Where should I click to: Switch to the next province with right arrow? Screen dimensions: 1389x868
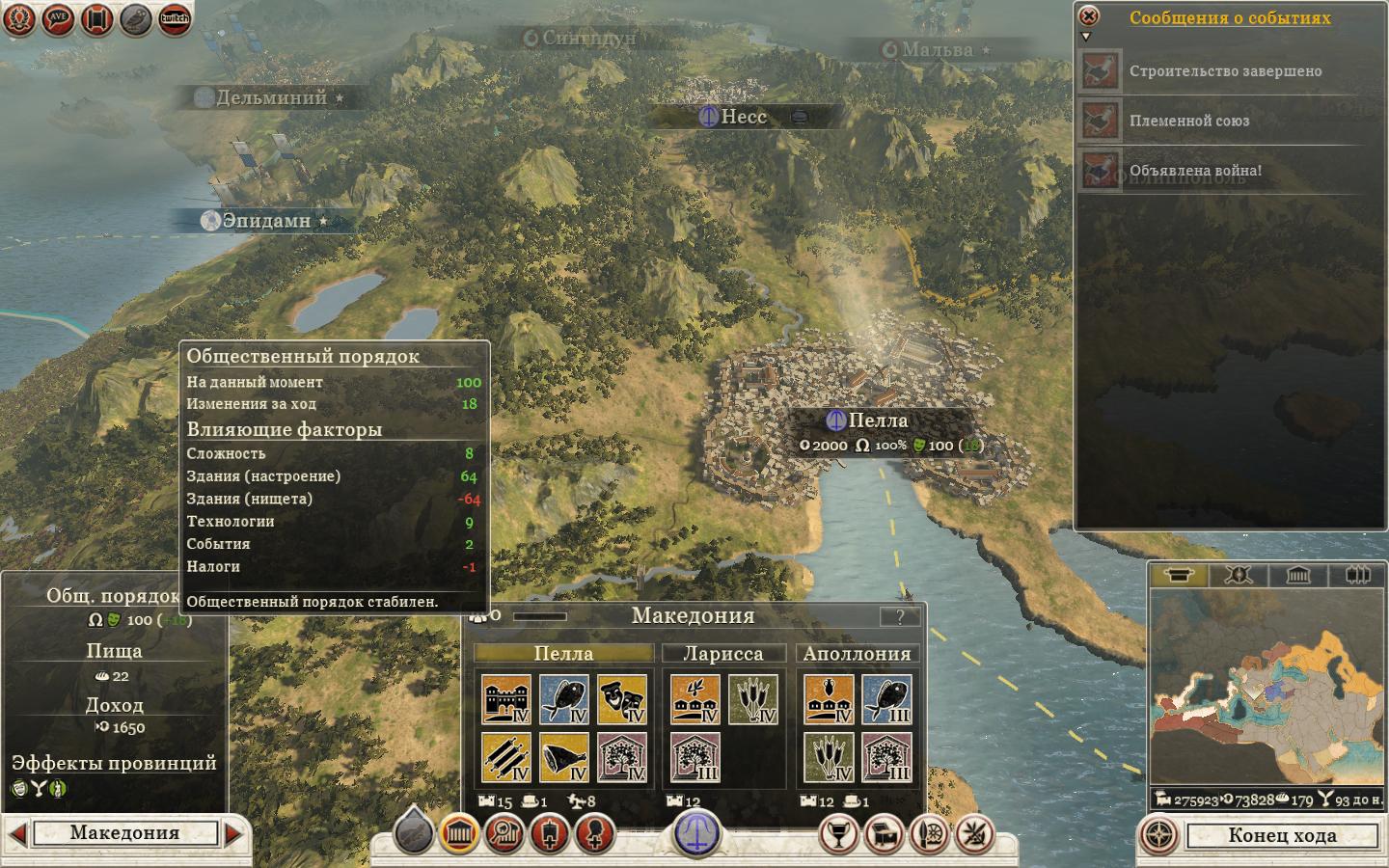234,833
